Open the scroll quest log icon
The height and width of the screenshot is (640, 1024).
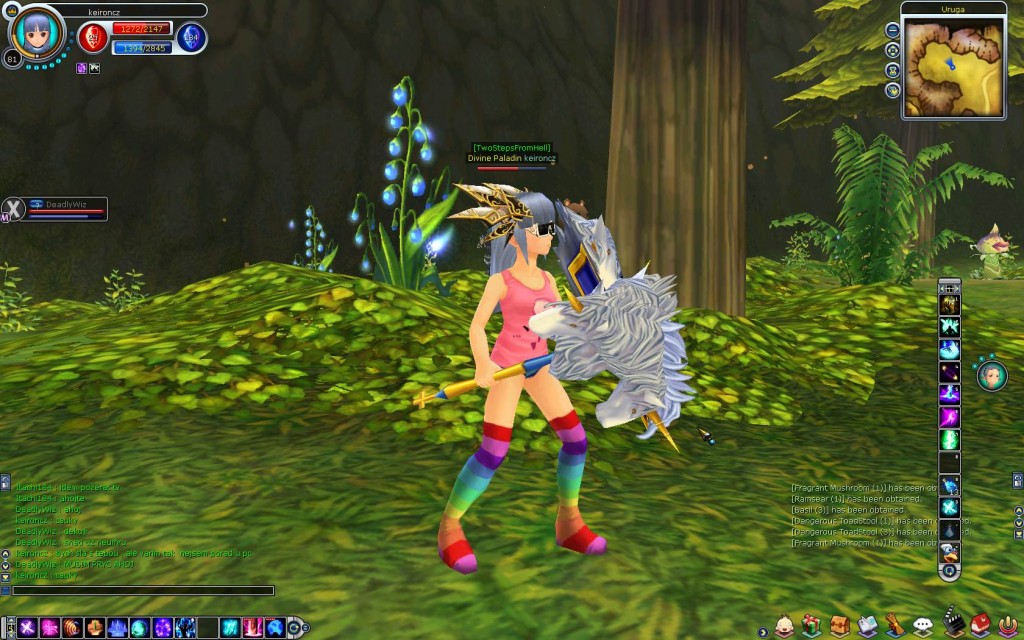click(894, 625)
